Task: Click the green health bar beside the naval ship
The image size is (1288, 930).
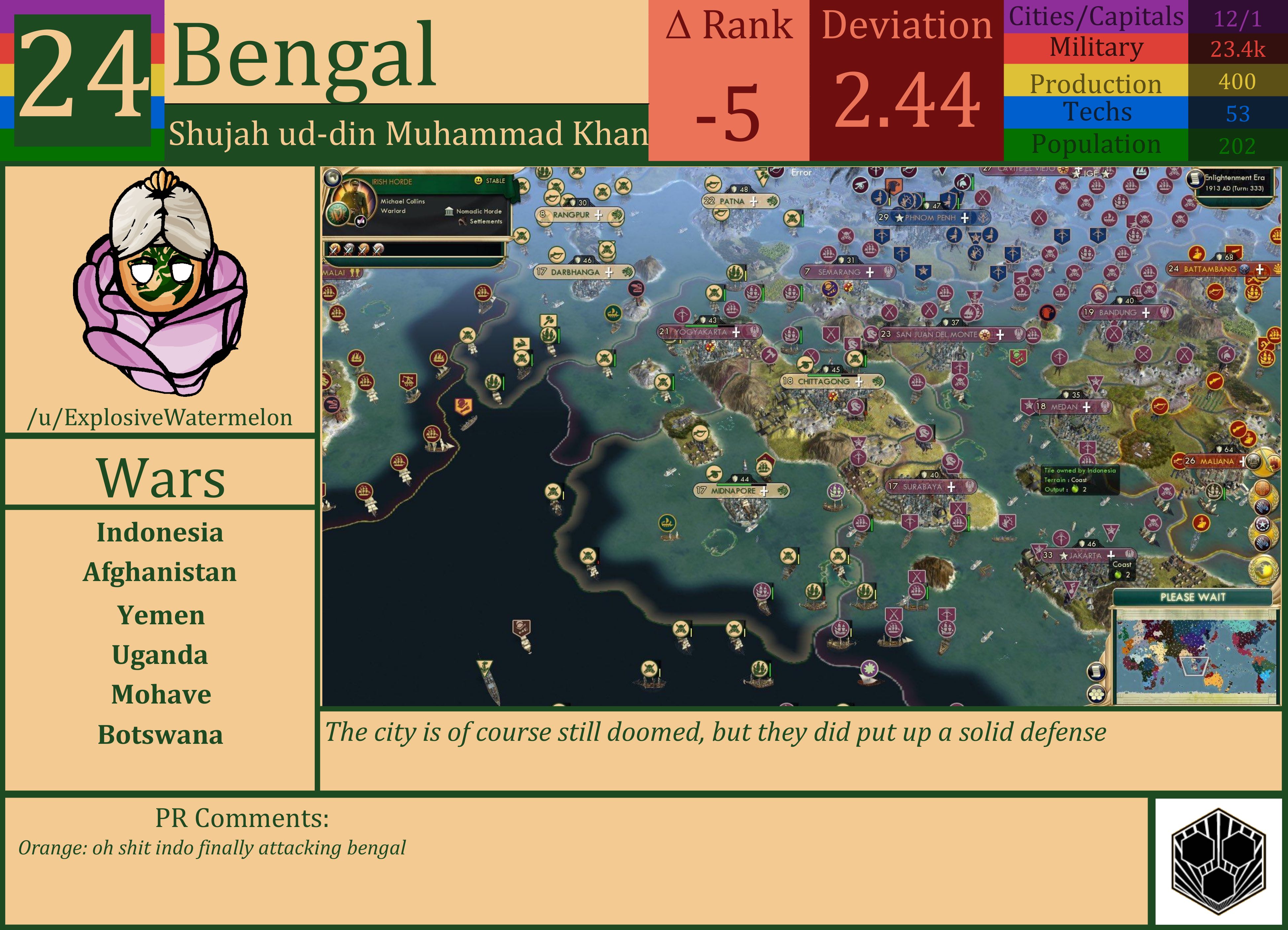Action: pyautogui.click(x=1225, y=494)
